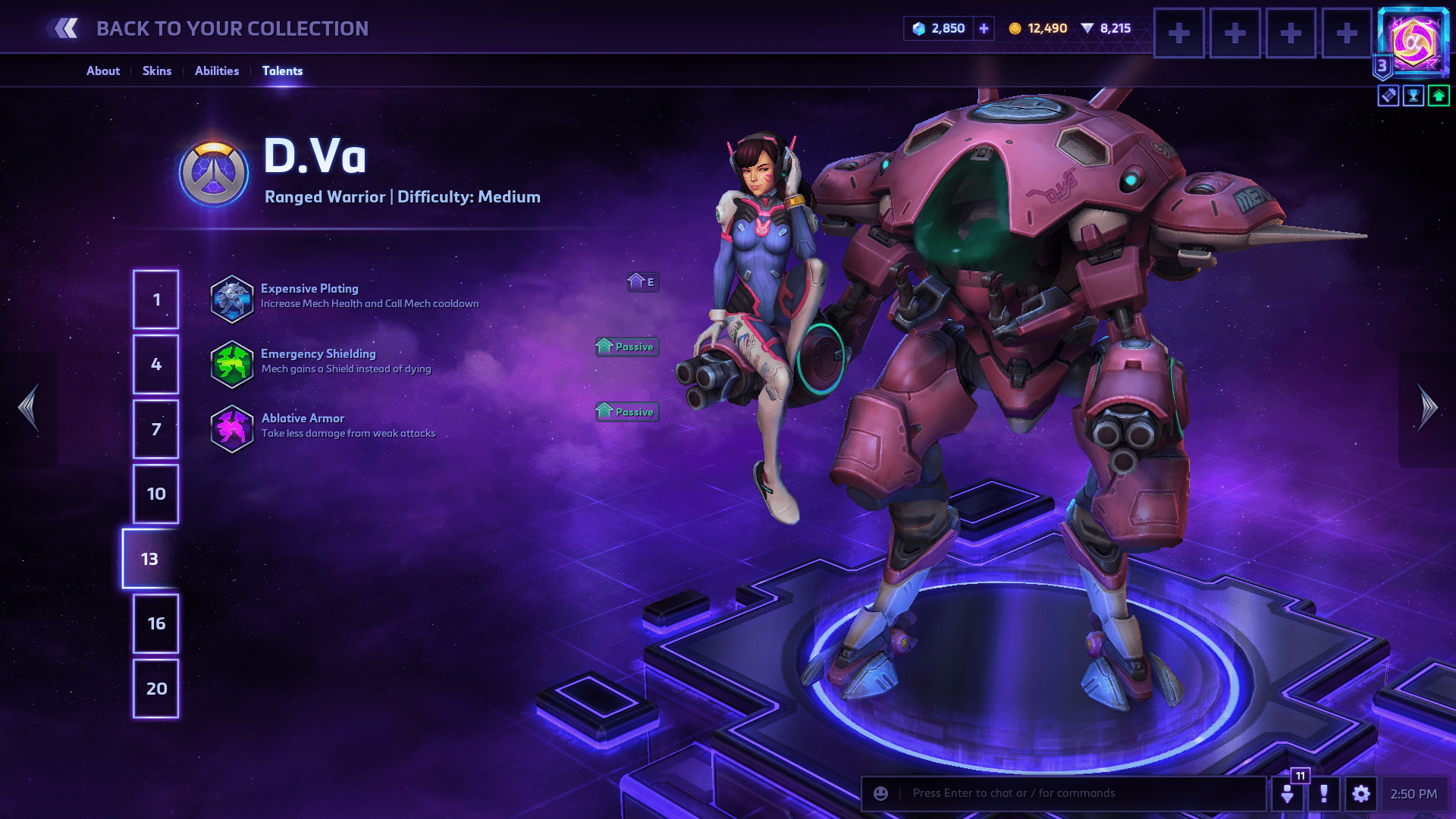Image resolution: width=1456 pixels, height=819 pixels.
Task: View level 7 talents
Action: click(x=156, y=429)
